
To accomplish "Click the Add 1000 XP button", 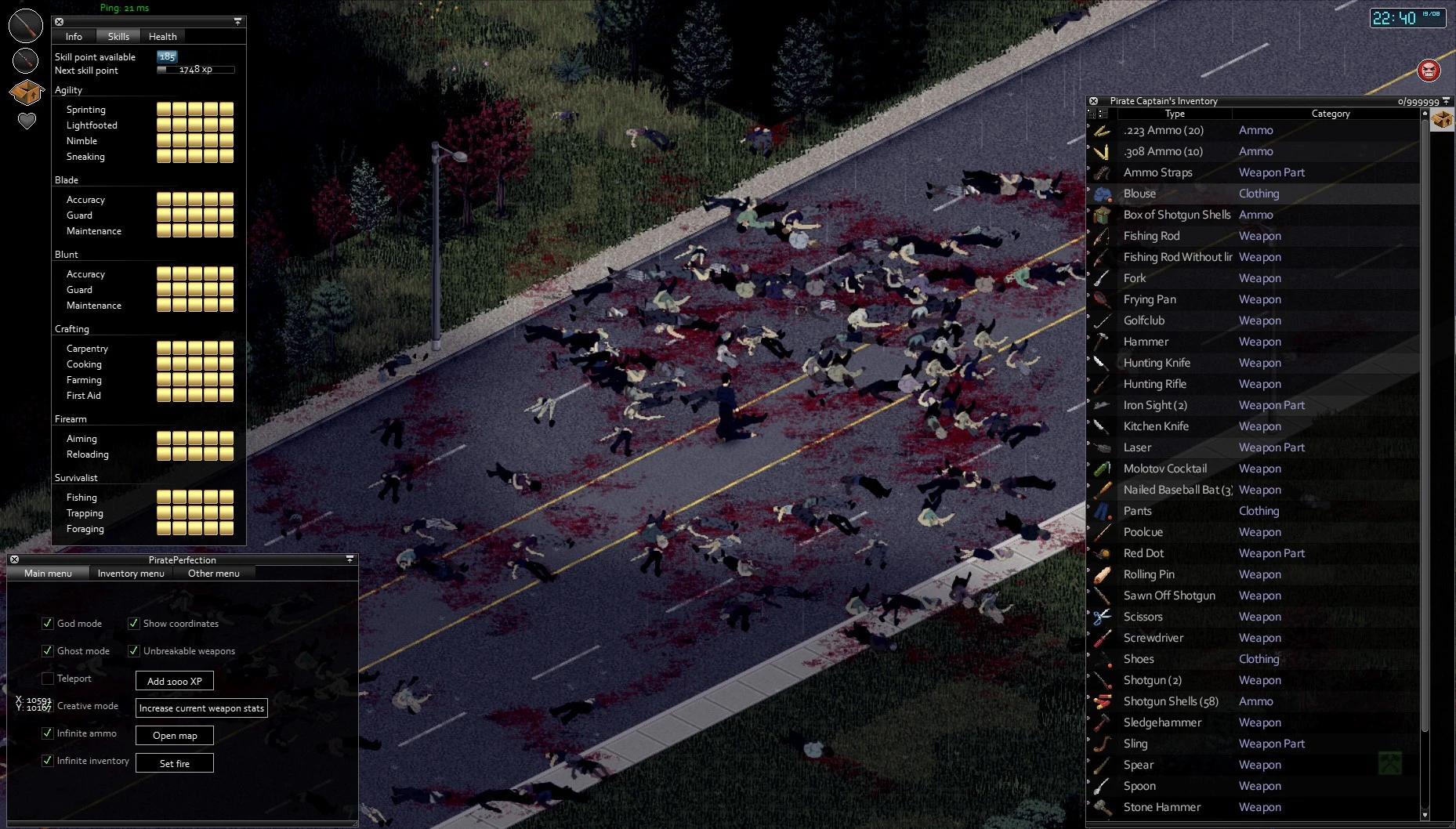I will coord(174,680).
